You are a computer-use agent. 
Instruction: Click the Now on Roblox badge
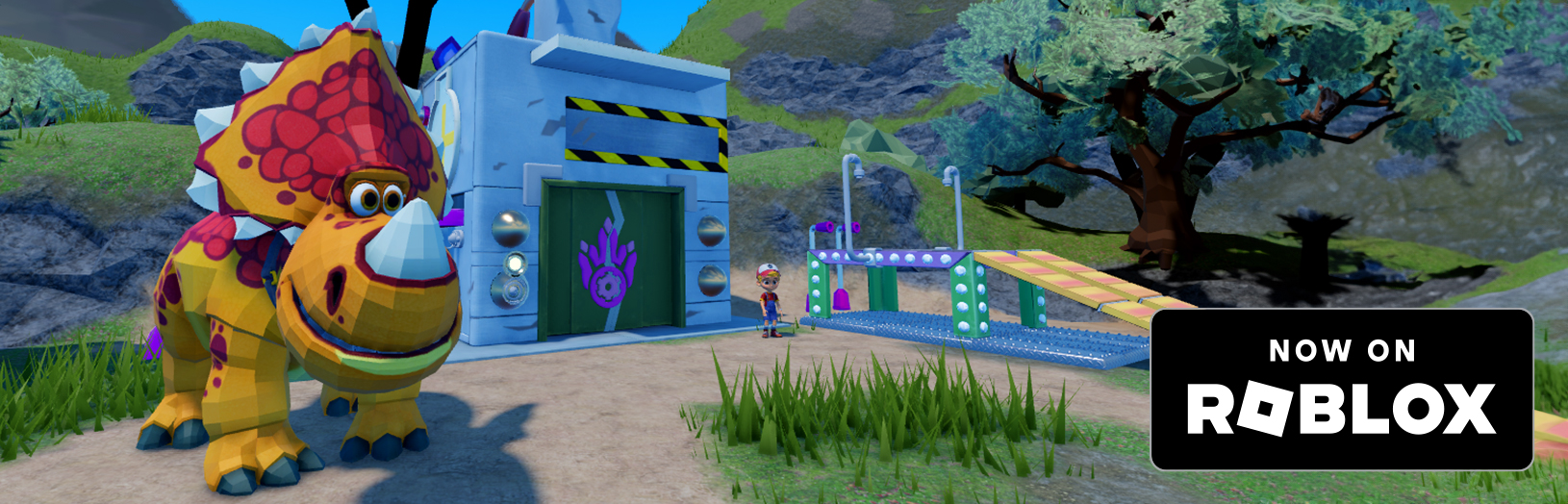pos(1341,390)
